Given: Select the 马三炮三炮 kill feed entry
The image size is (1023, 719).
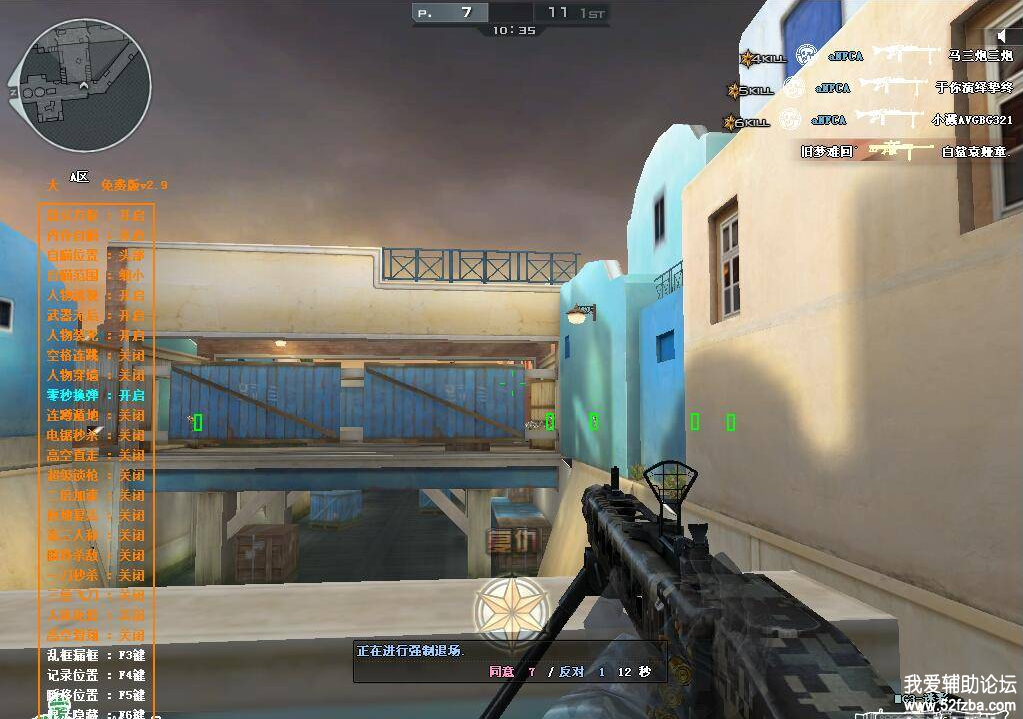Looking at the screenshot, I should (980, 56).
